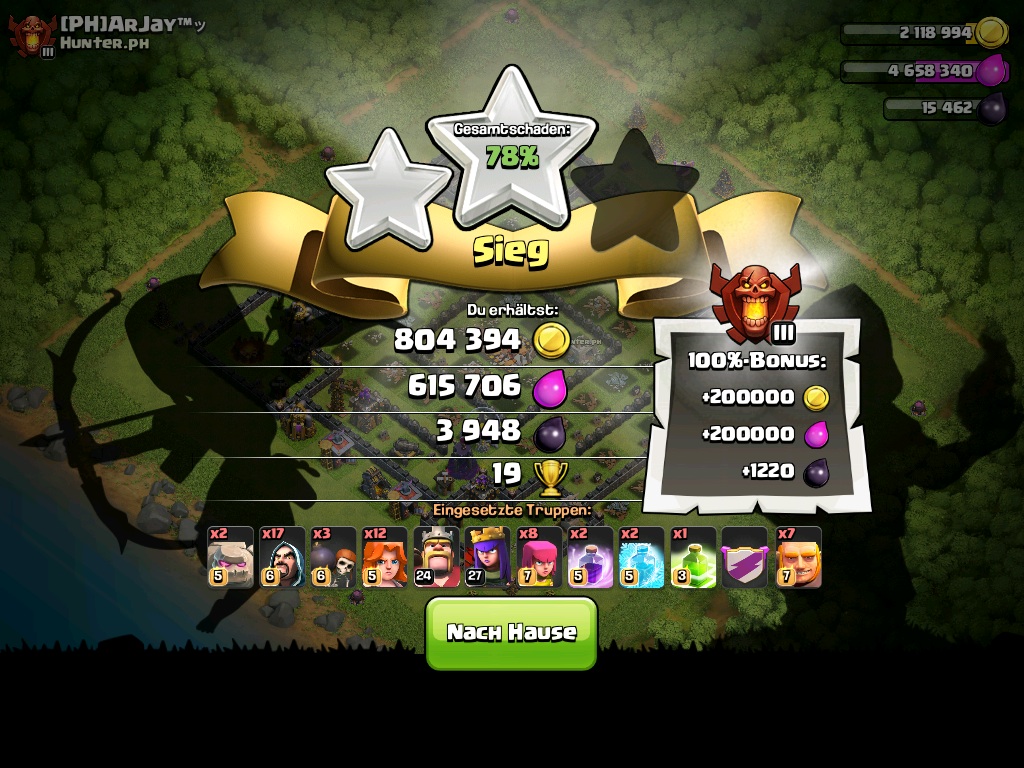Select the clan castle shield card
The image size is (1024, 768).
pyautogui.click(x=746, y=557)
